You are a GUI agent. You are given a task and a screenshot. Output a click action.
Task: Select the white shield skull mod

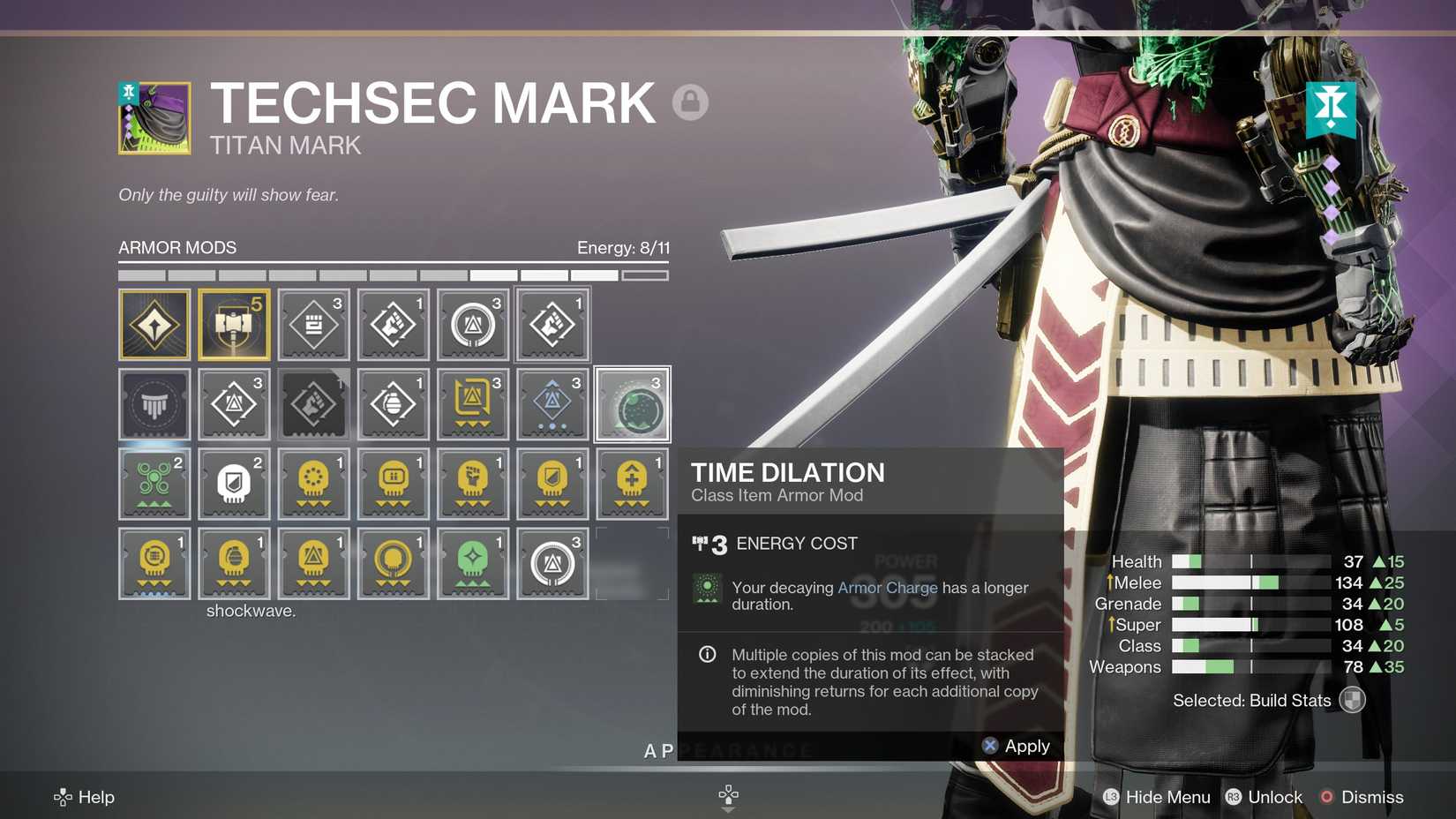click(x=234, y=484)
